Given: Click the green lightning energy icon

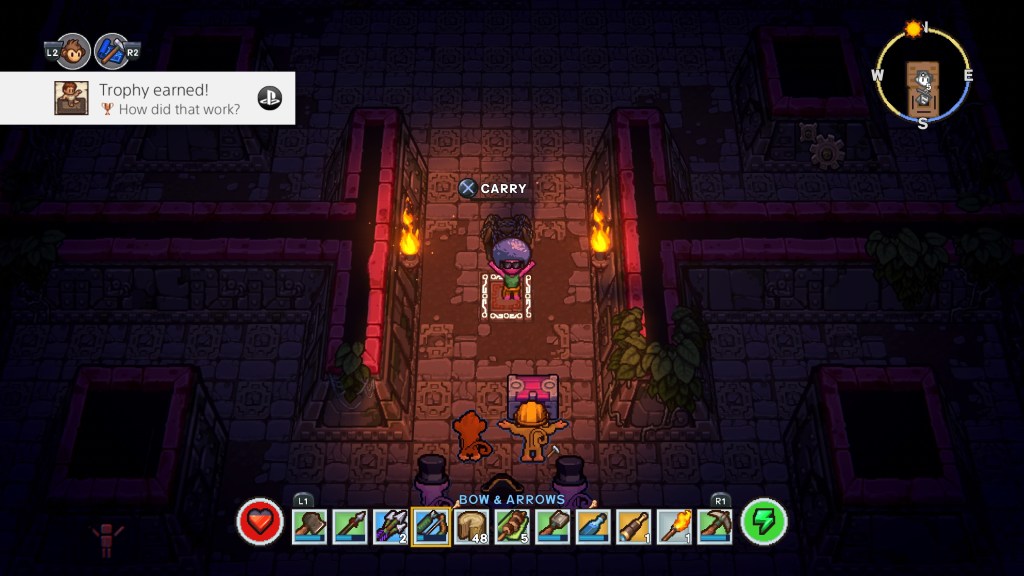Looking at the screenshot, I should 764,522.
